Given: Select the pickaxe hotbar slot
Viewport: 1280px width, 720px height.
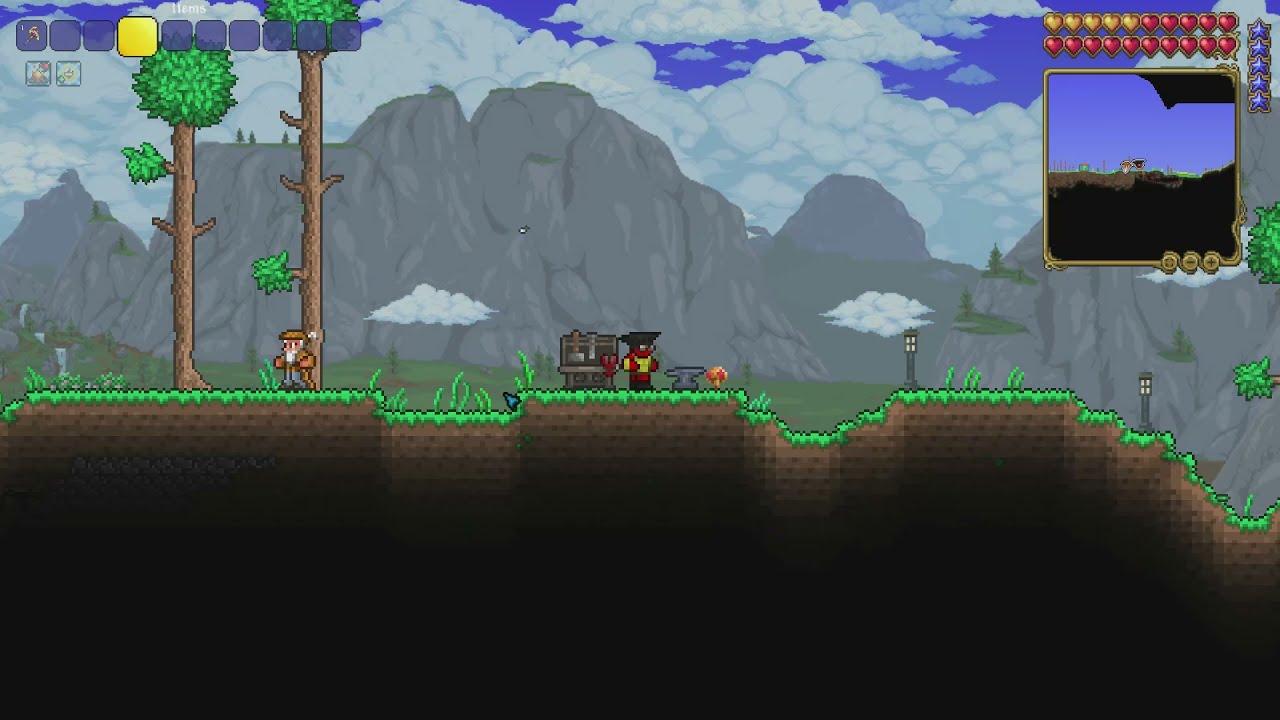Looking at the screenshot, I should point(31,36).
